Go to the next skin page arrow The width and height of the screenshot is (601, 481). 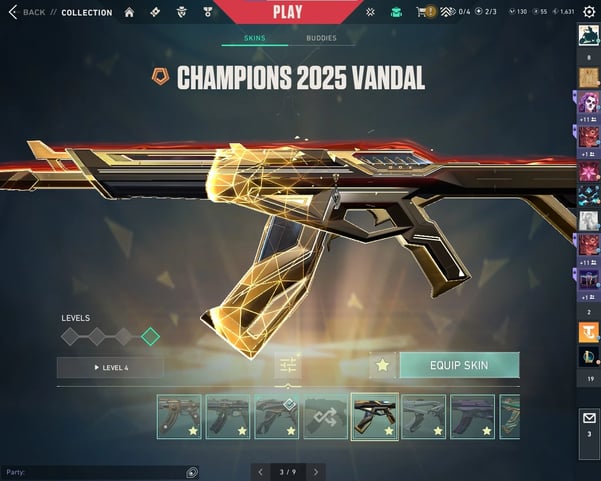coord(316,472)
